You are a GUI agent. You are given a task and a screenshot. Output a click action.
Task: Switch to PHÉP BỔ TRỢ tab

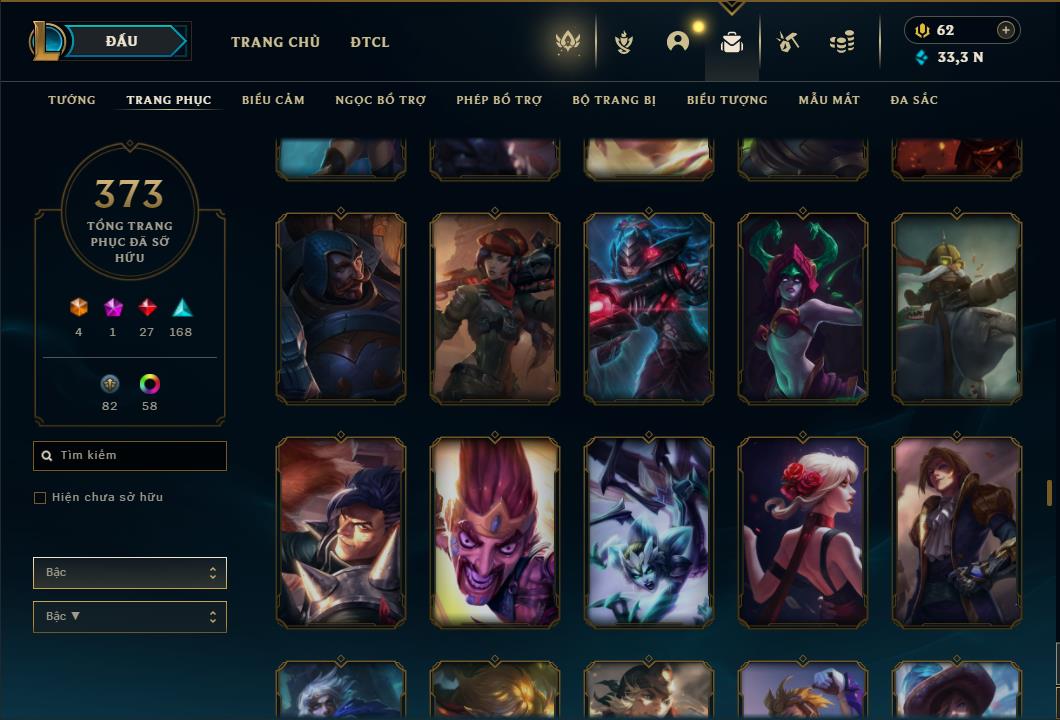click(499, 100)
